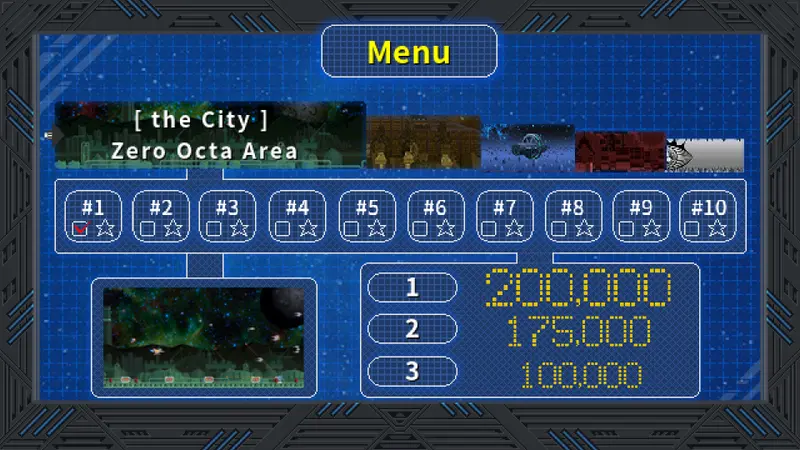Screen dimensions: 800x450
Task: Select stage #1 tile
Action: [93, 217]
